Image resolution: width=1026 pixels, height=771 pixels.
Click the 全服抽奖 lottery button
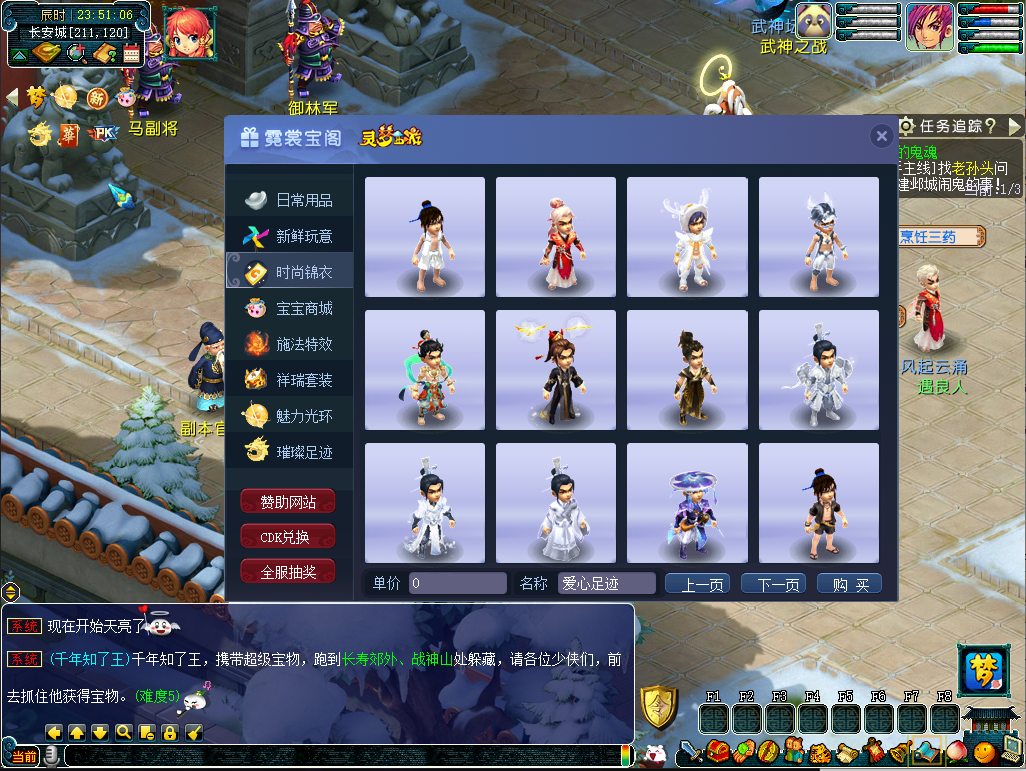pyautogui.click(x=288, y=572)
